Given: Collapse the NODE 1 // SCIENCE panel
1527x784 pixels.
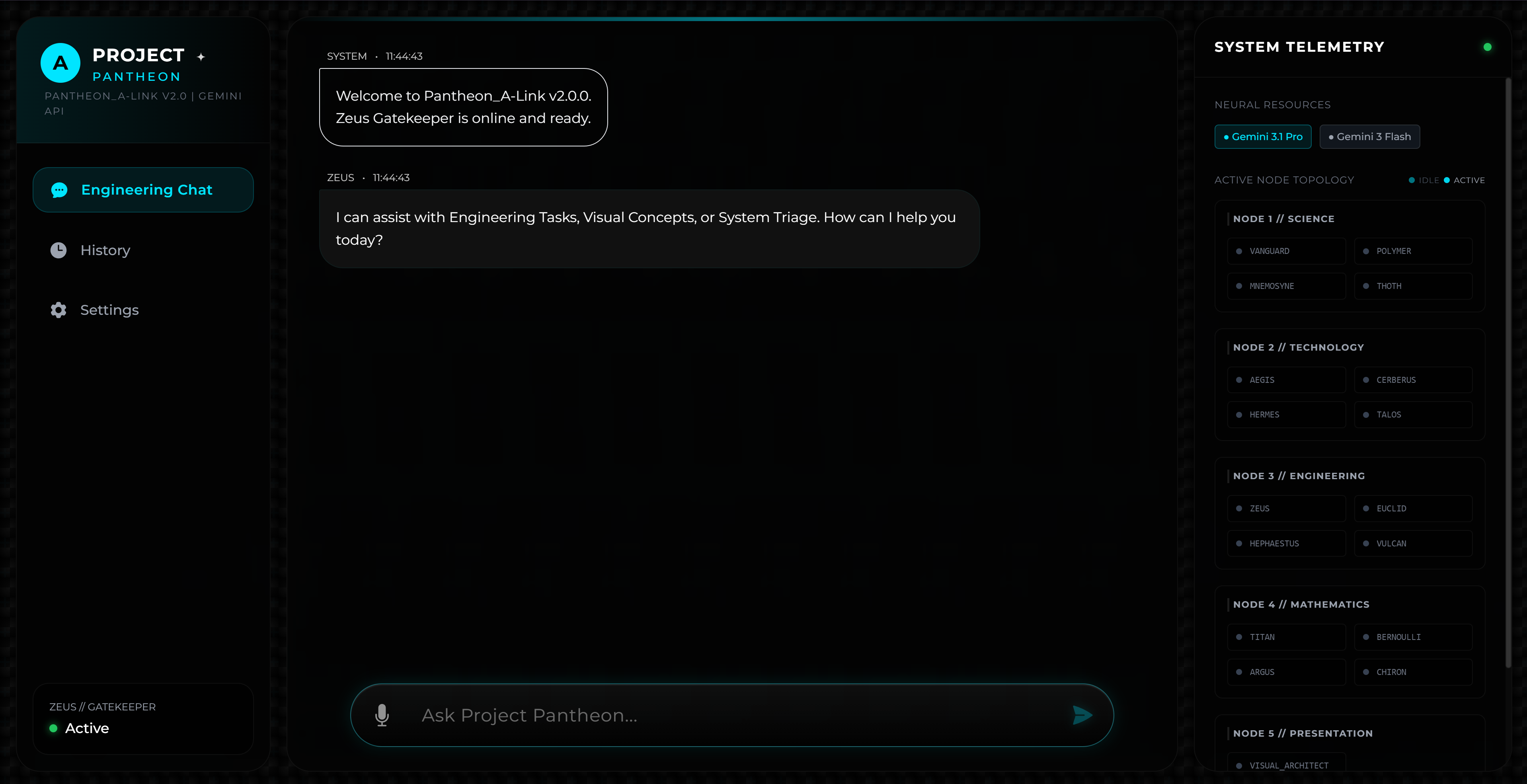Looking at the screenshot, I should (x=1284, y=218).
